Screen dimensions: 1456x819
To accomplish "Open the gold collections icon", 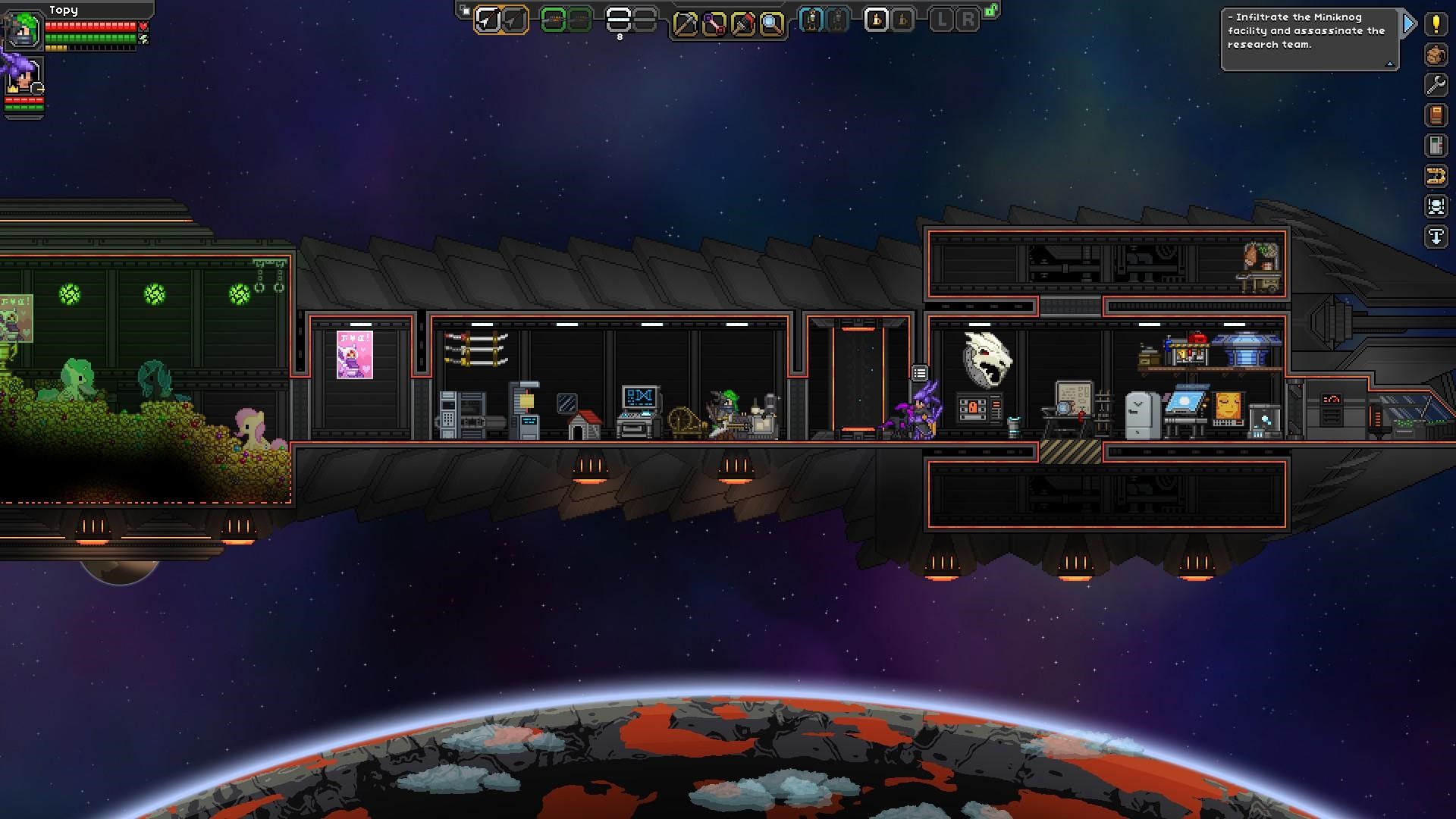I will click(x=1436, y=177).
